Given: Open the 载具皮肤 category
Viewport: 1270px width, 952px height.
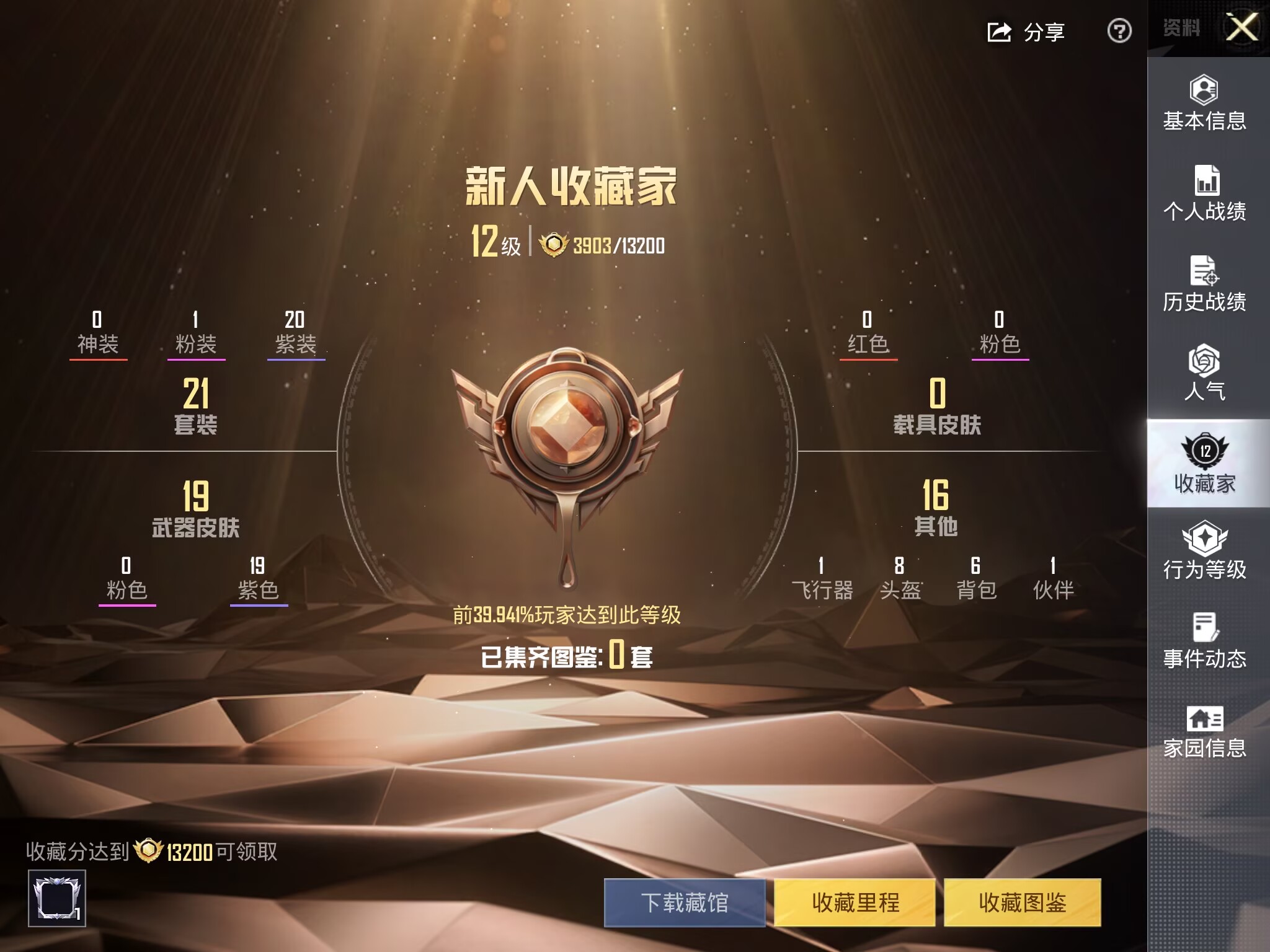Looking at the screenshot, I should [x=937, y=406].
